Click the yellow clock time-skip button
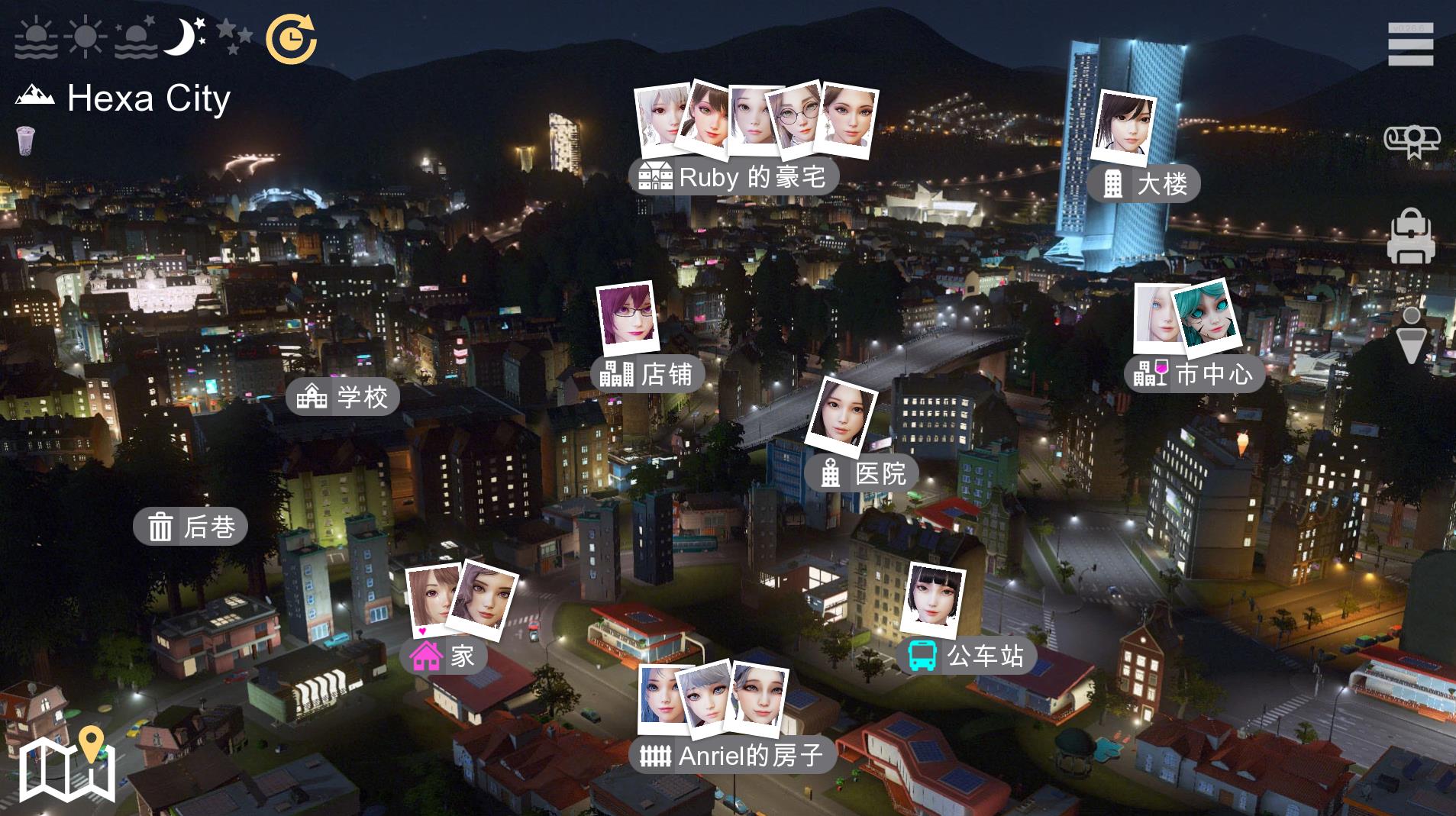 pos(290,39)
